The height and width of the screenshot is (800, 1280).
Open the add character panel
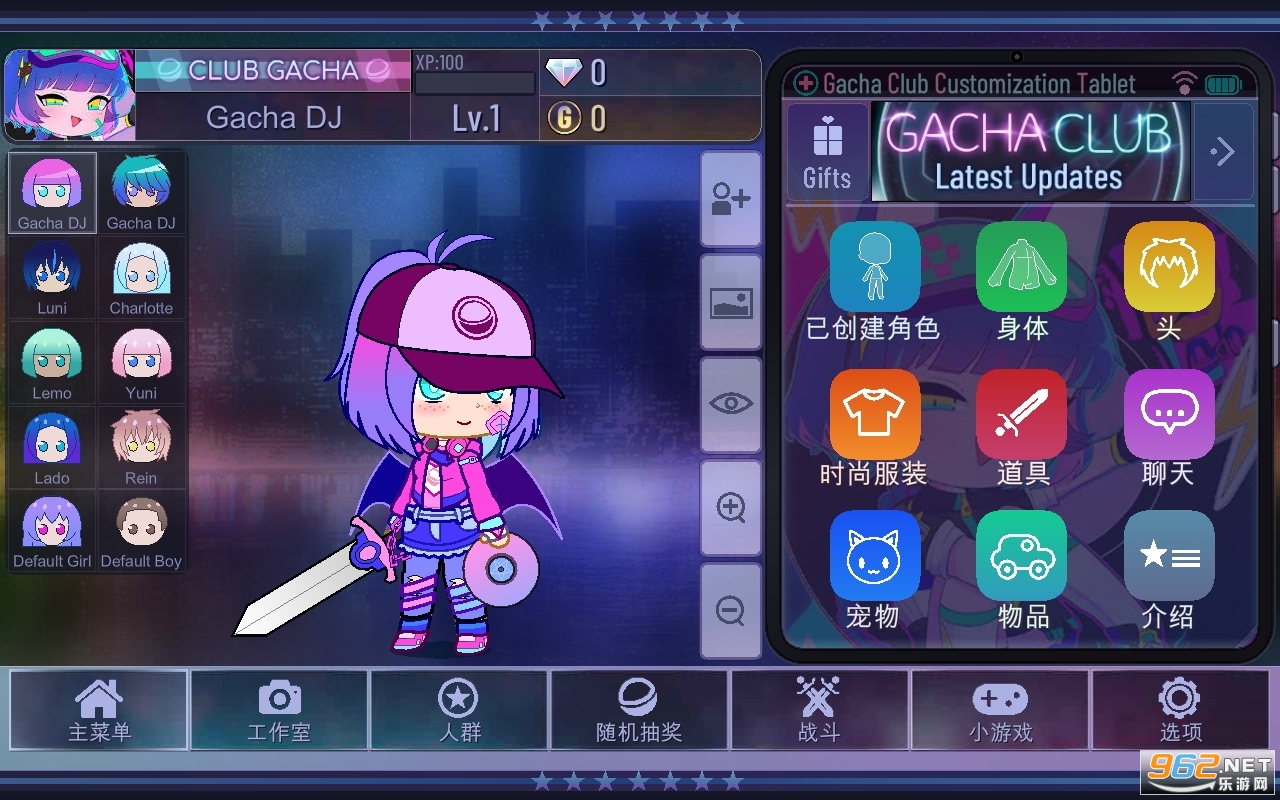click(x=731, y=197)
